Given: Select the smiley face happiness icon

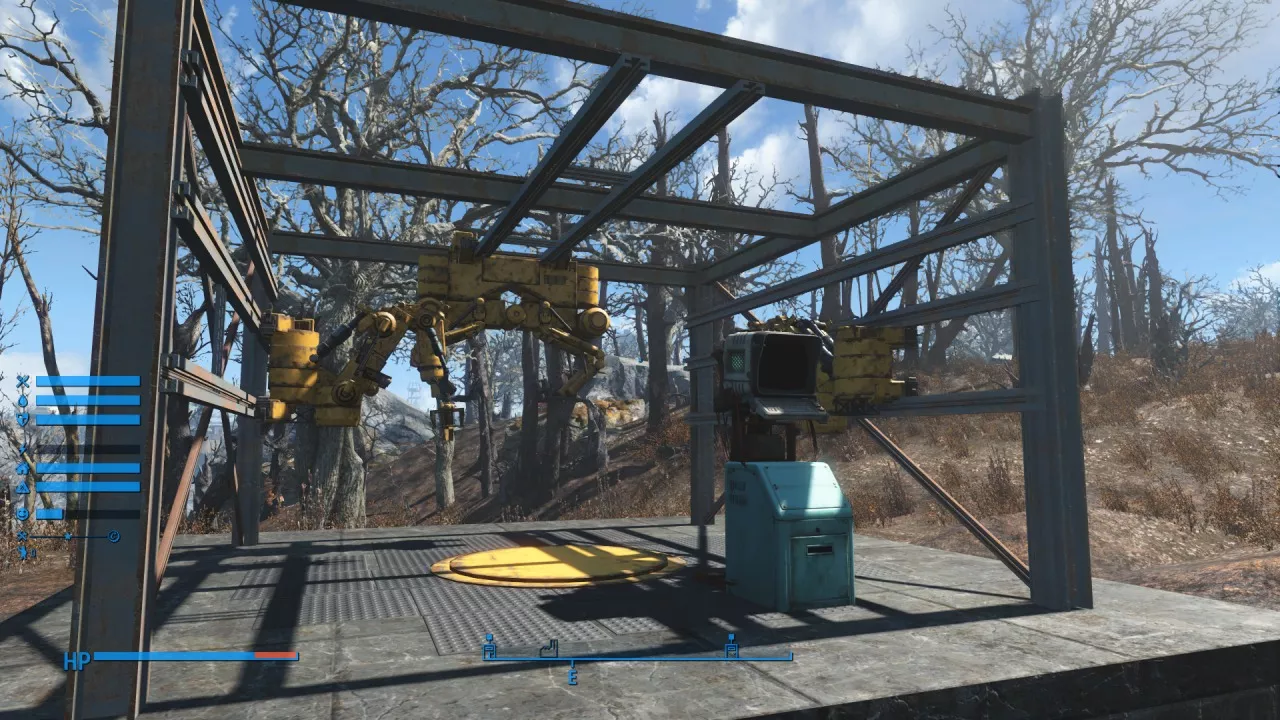Looking at the screenshot, I should tap(22, 513).
